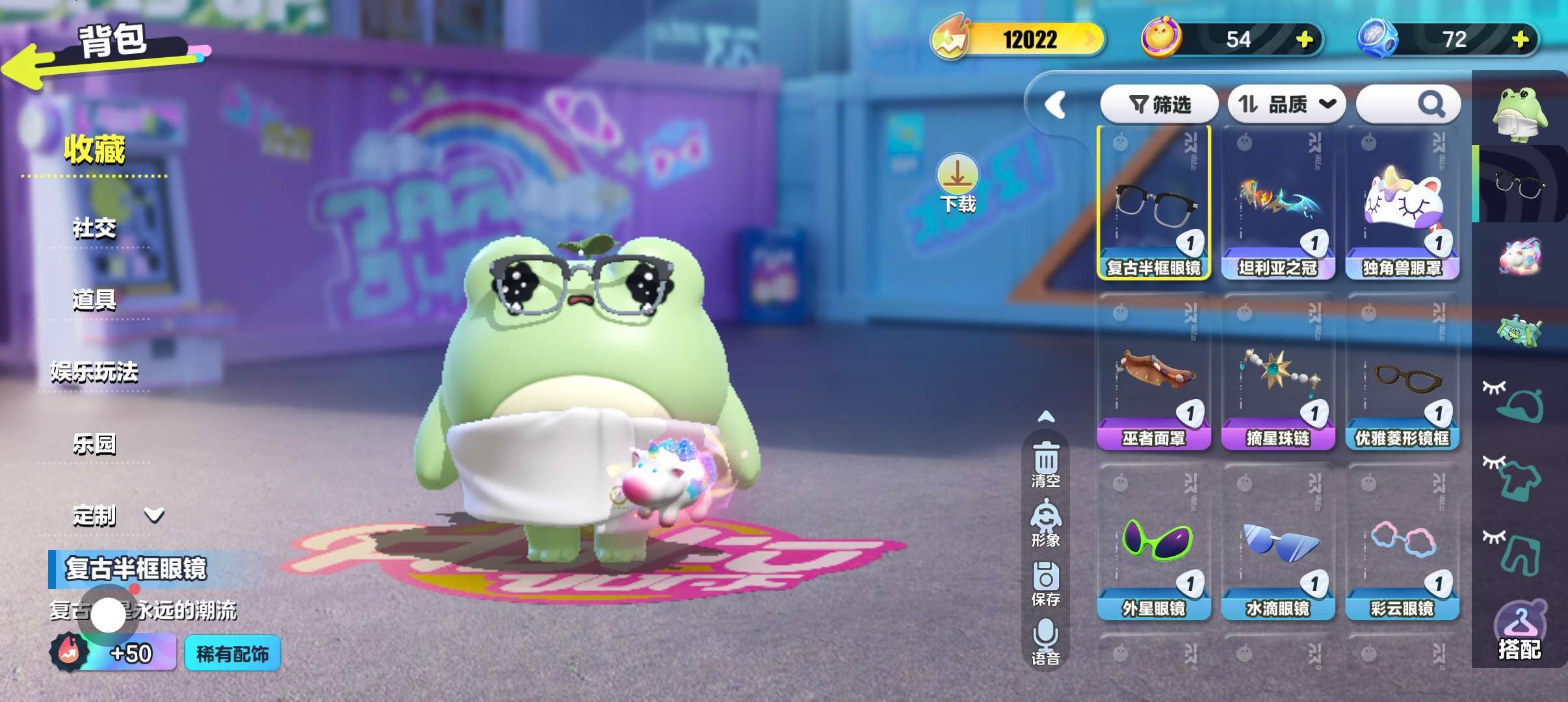Equip the 优雅菱形镜框 glasses
The image size is (1568, 702).
(1402, 373)
